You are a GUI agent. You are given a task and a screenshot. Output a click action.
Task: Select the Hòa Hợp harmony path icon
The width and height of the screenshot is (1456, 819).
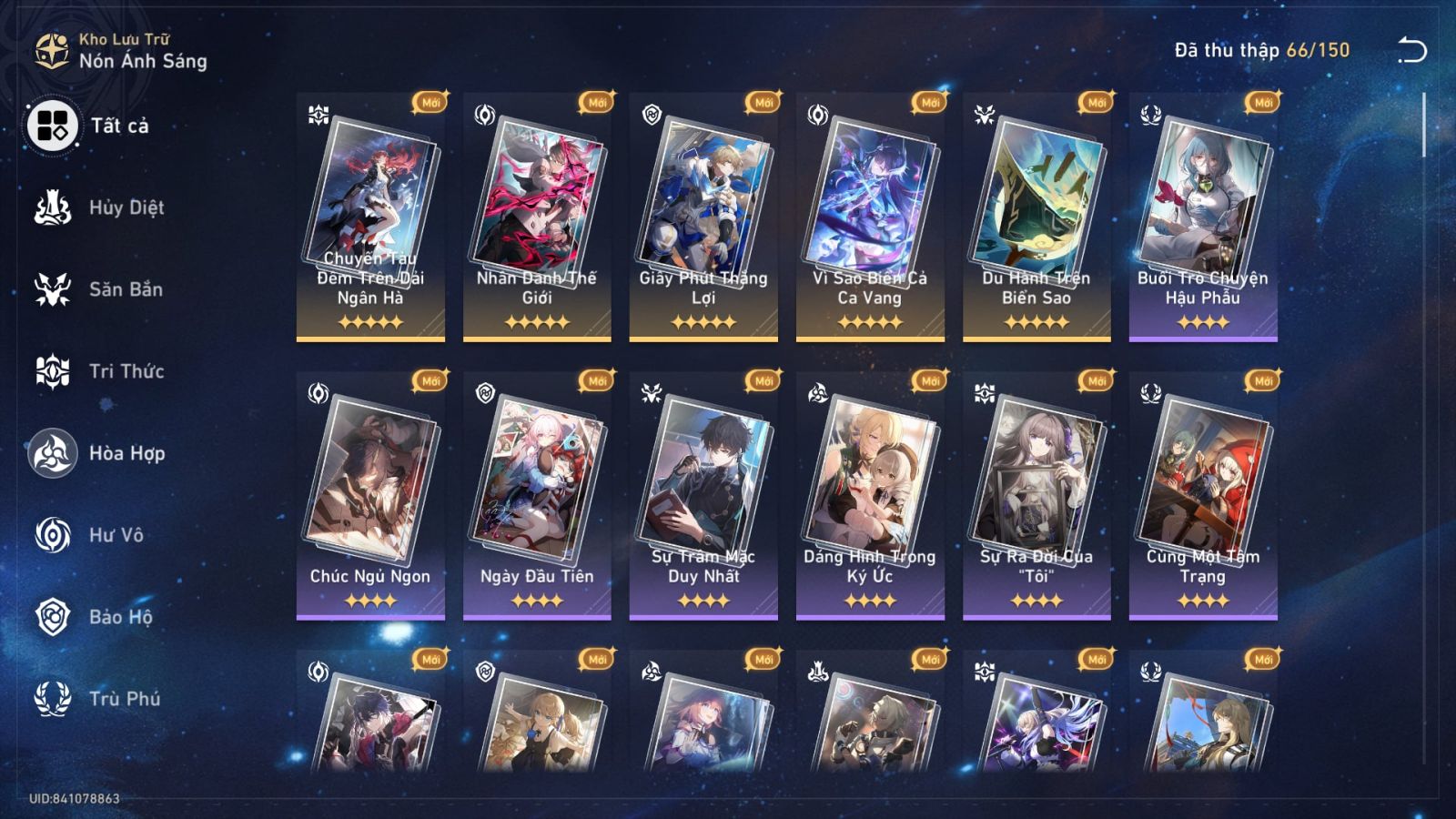(x=53, y=453)
